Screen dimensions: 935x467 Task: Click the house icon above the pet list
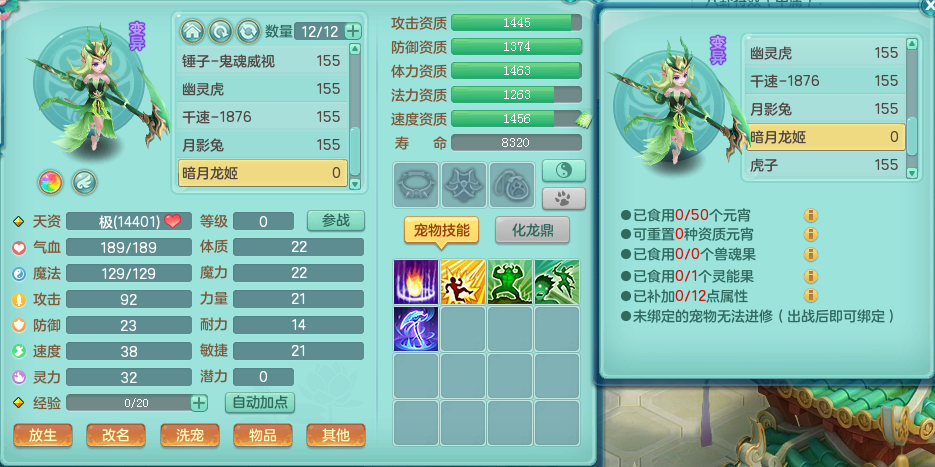(192, 31)
